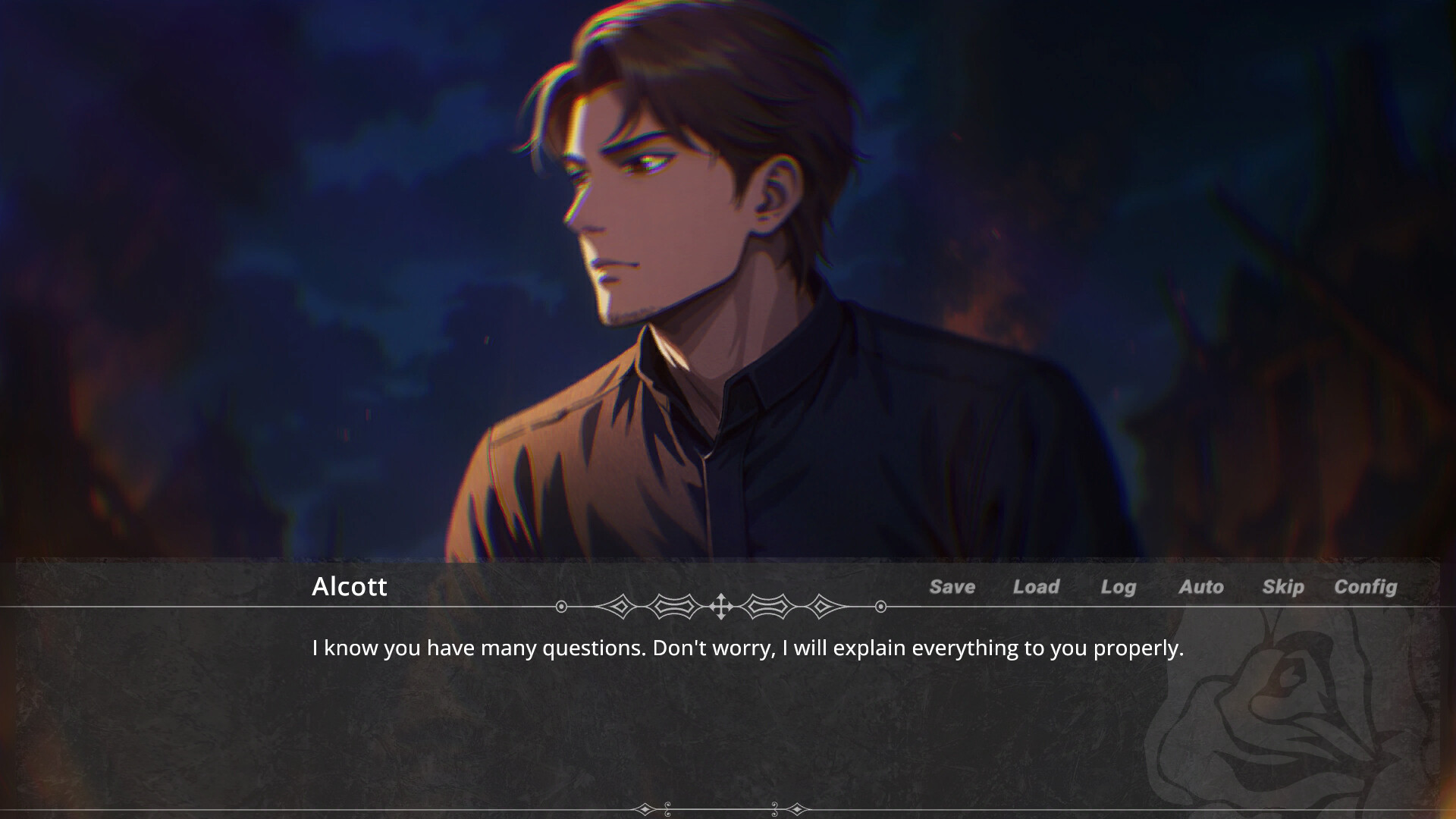
Task: Click the dark night sky background
Action: coord(227,114)
